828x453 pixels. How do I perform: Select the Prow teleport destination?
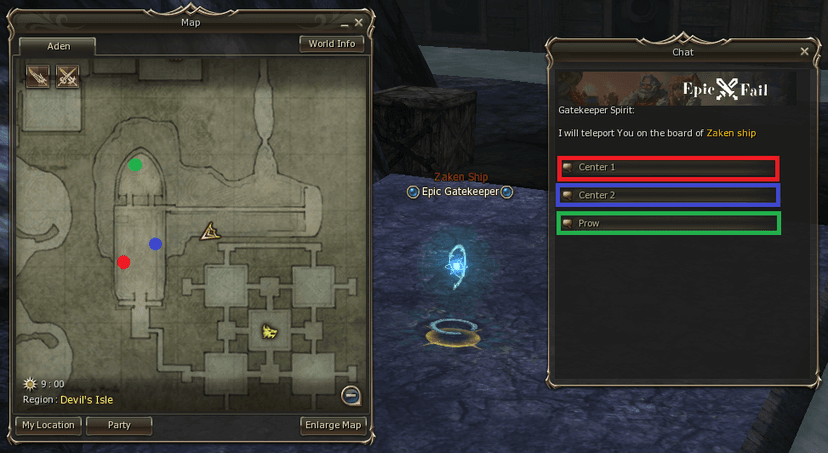(668, 223)
